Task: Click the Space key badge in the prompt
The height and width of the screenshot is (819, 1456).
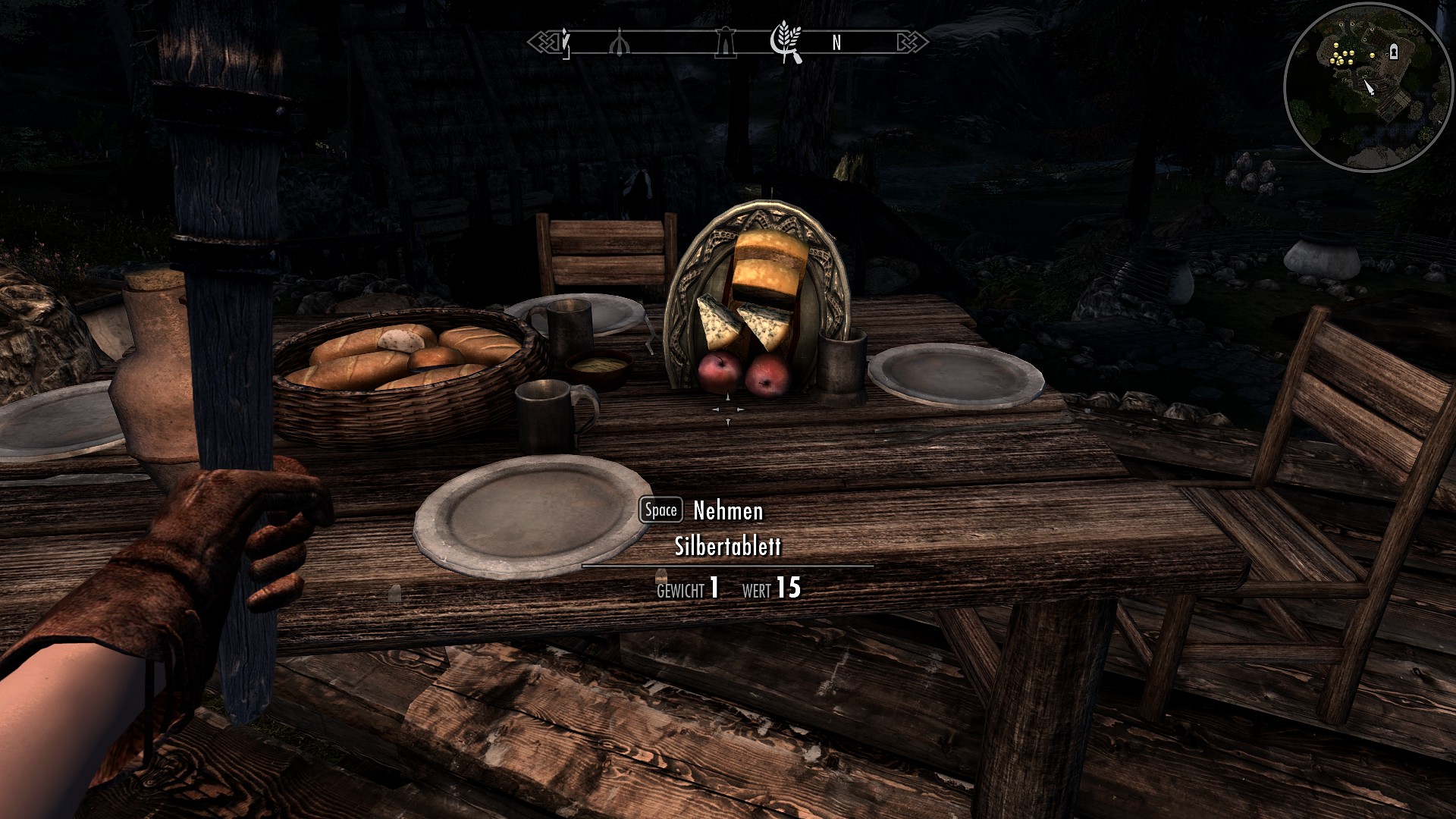Action: 660,510
